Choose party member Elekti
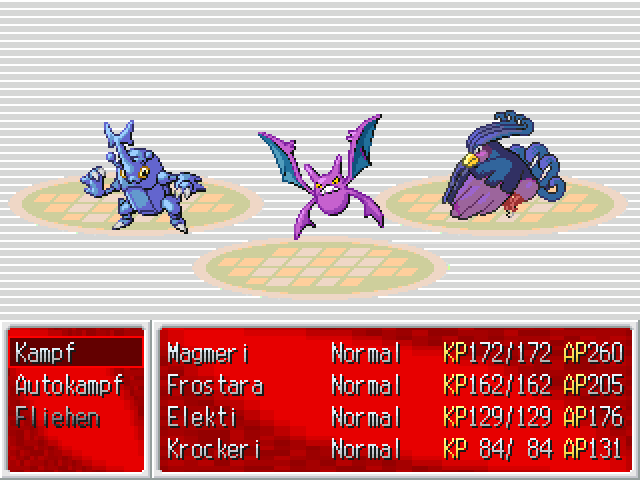This screenshot has width=640, height=480. (x=394, y=417)
